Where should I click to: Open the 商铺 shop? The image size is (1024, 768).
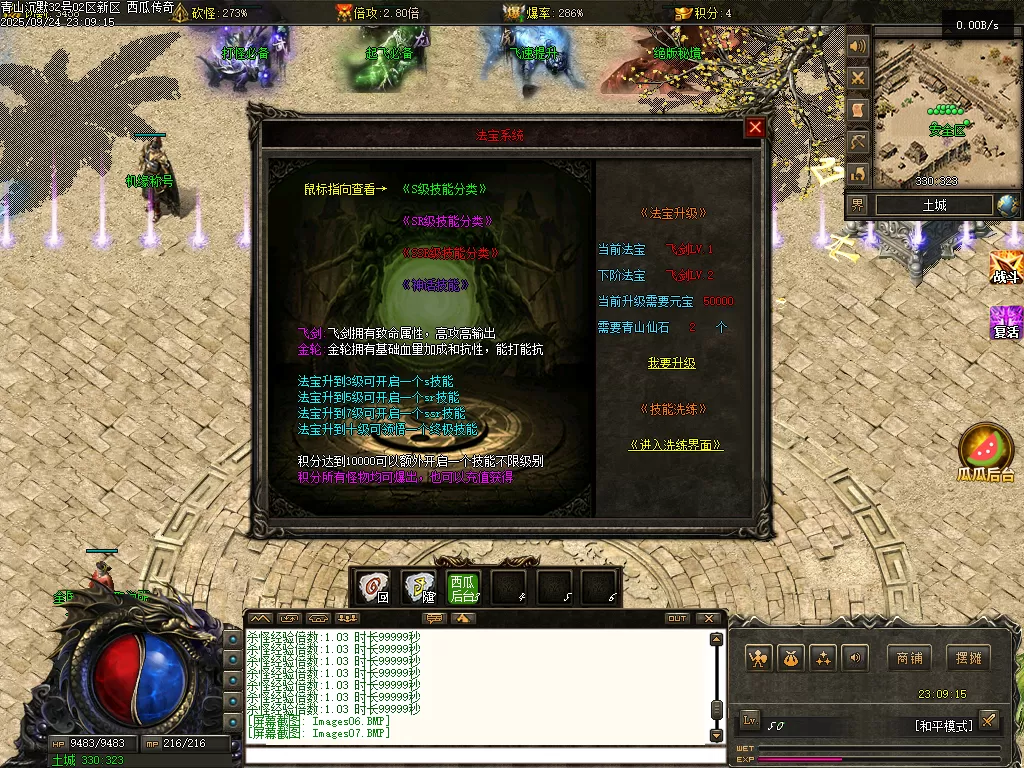pyautogui.click(x=909, y=658)
